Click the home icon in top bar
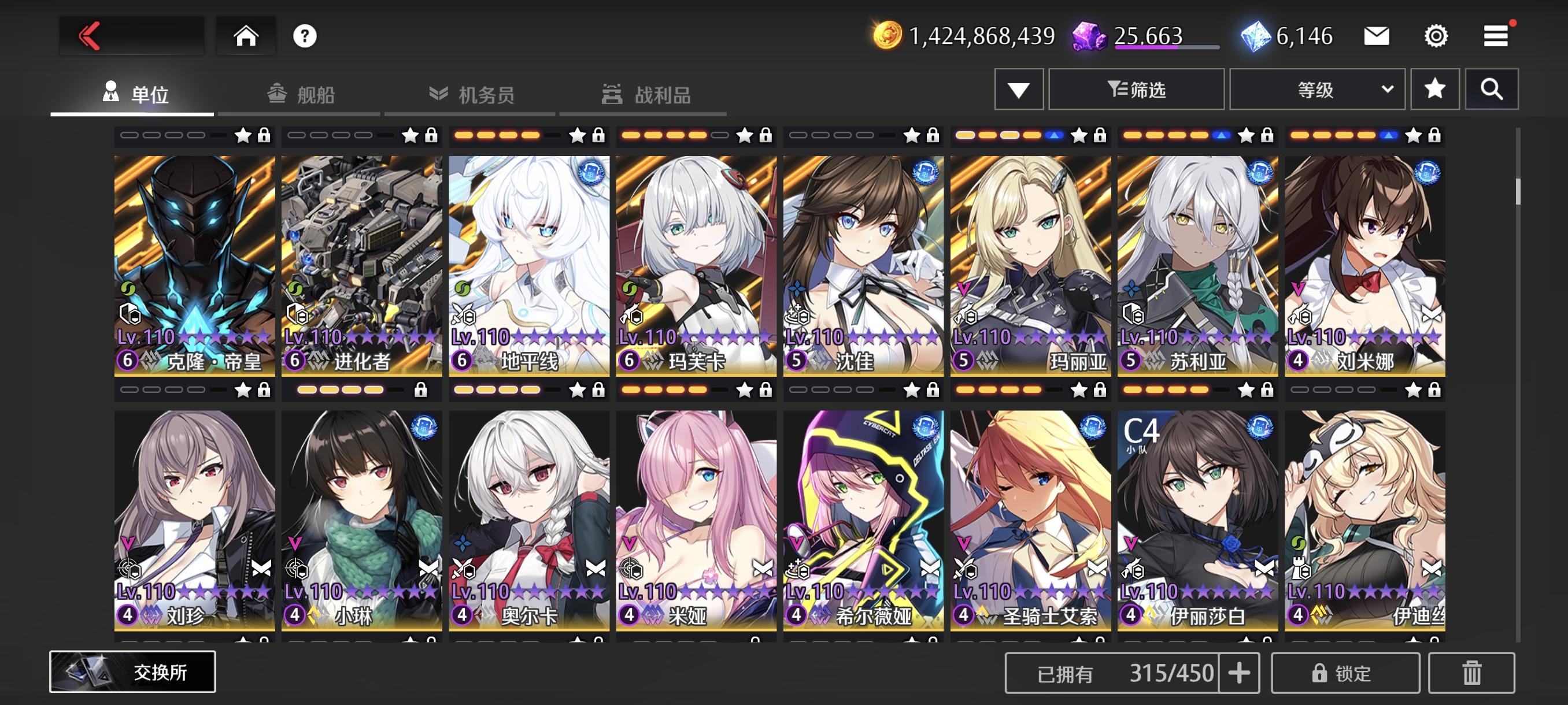 pyautogui.click(x=246, y=35)
